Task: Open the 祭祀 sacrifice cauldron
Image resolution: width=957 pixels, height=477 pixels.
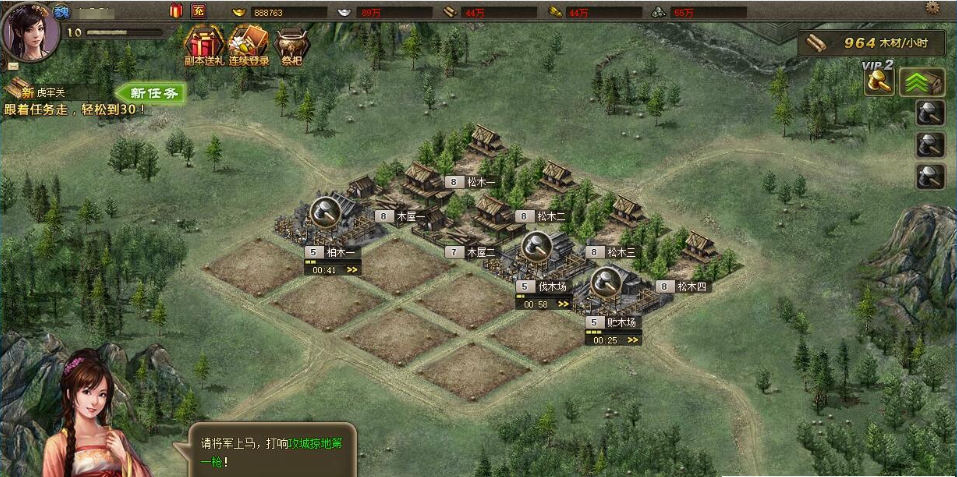Action: (291, 46)
